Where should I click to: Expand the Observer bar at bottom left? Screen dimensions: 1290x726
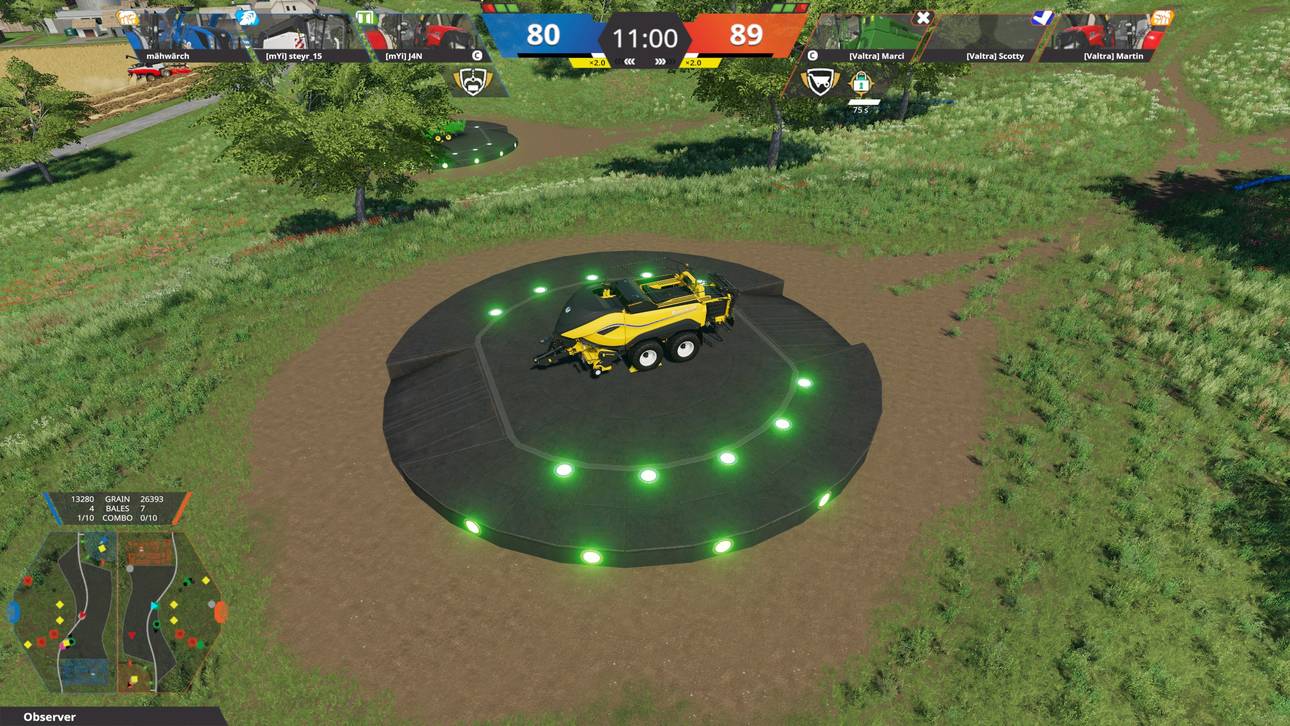pos(55,717)
